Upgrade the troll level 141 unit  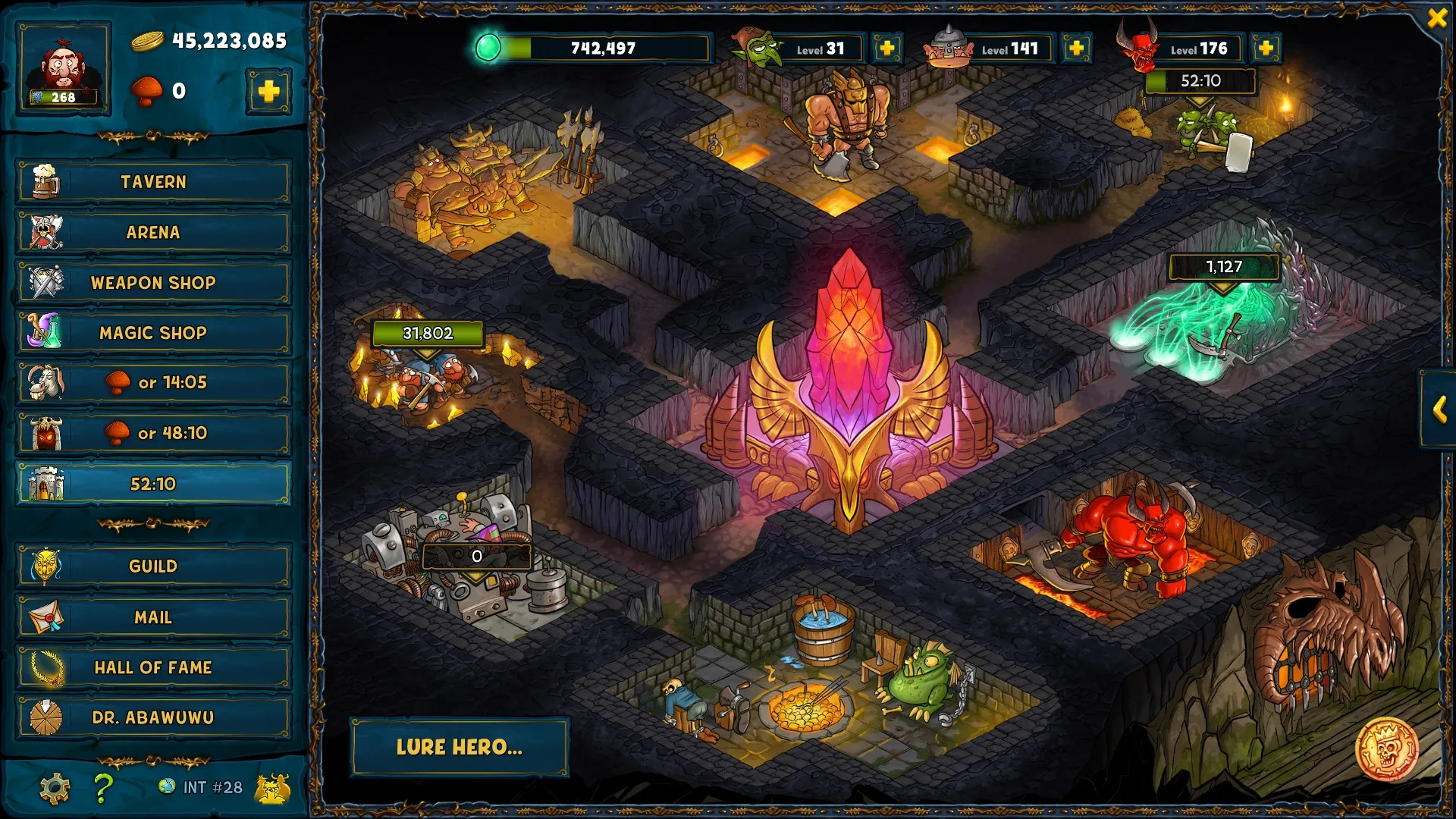(1076, 49)
